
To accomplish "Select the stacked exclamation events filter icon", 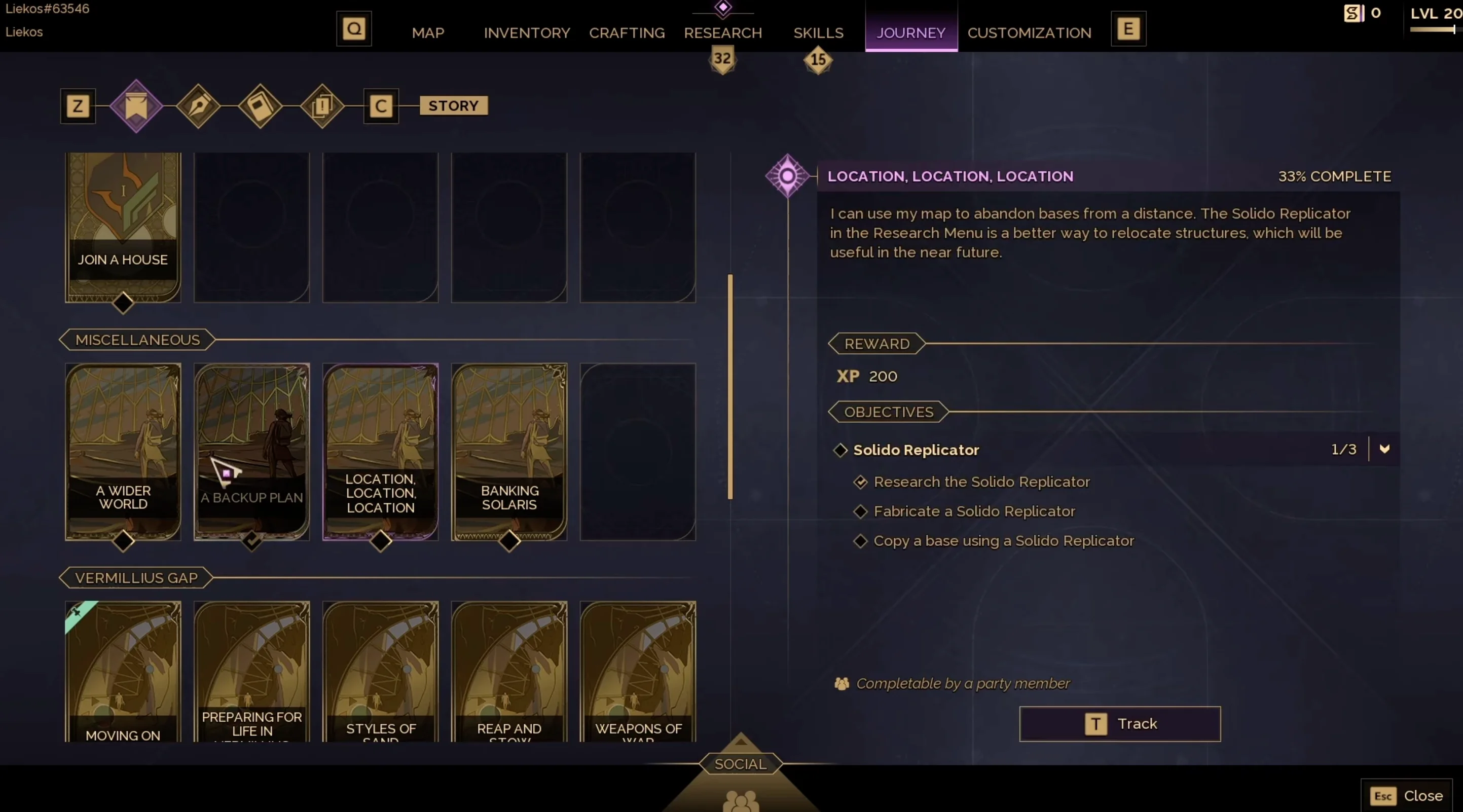I will coord(322,107).
